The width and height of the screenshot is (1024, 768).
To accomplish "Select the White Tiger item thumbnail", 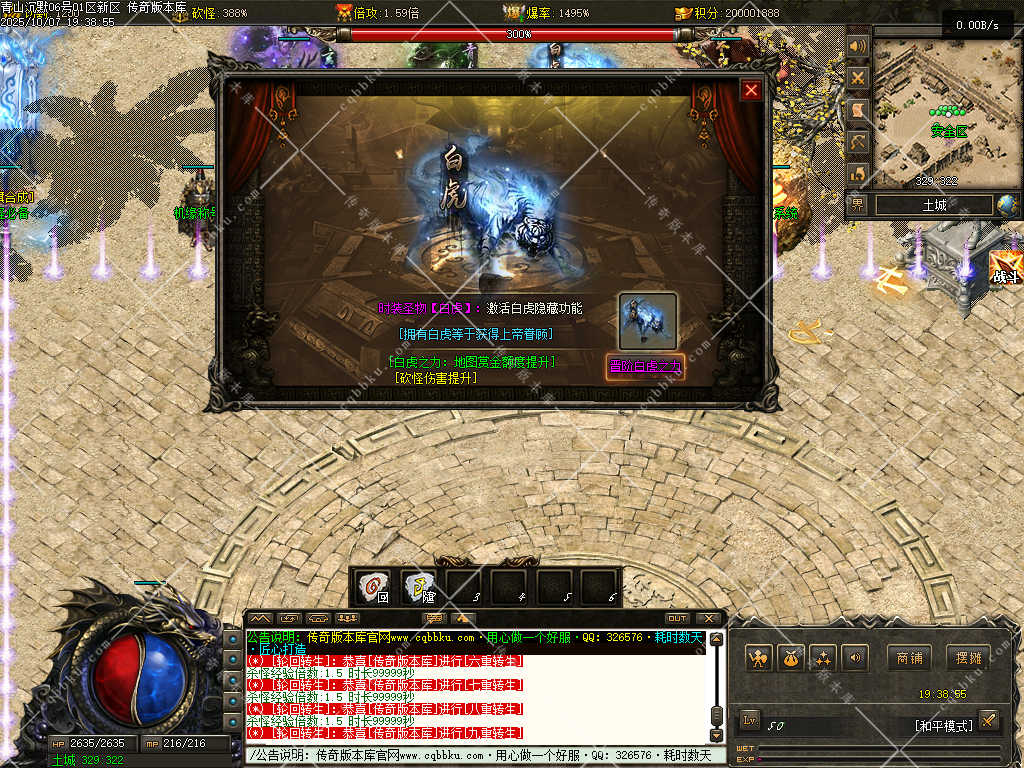I will click(x=647, y=320).
